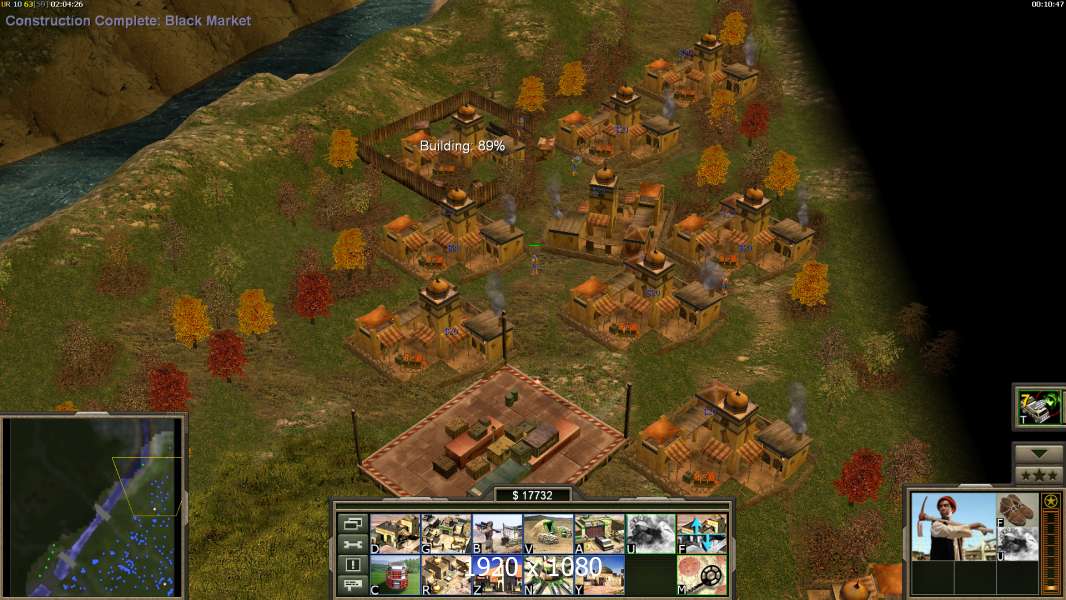Pick the build icon with hotkey A
The image size is (1066, 600).
click(599, 534)
